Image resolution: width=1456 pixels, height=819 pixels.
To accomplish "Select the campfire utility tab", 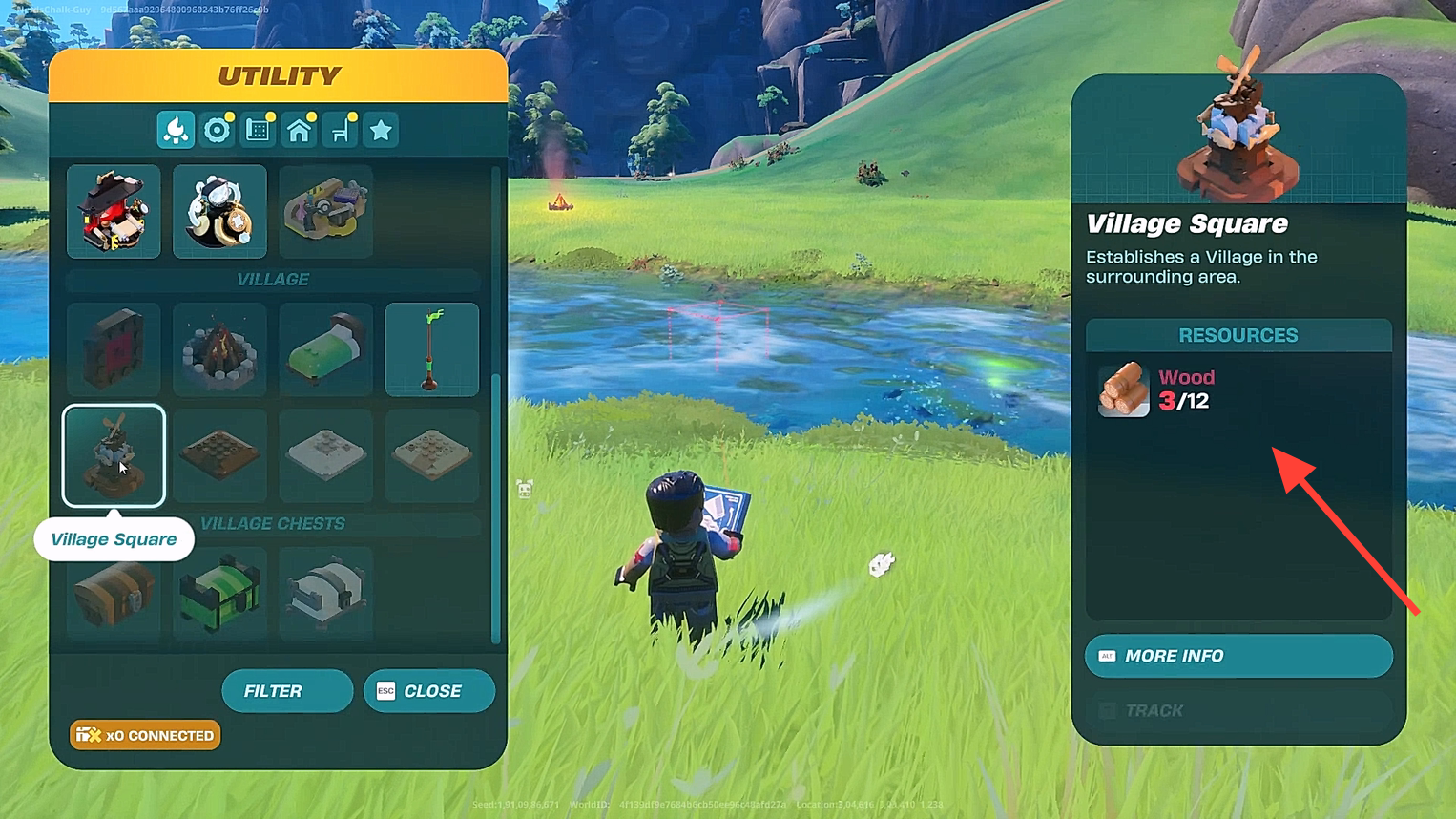I will (176, 130).
